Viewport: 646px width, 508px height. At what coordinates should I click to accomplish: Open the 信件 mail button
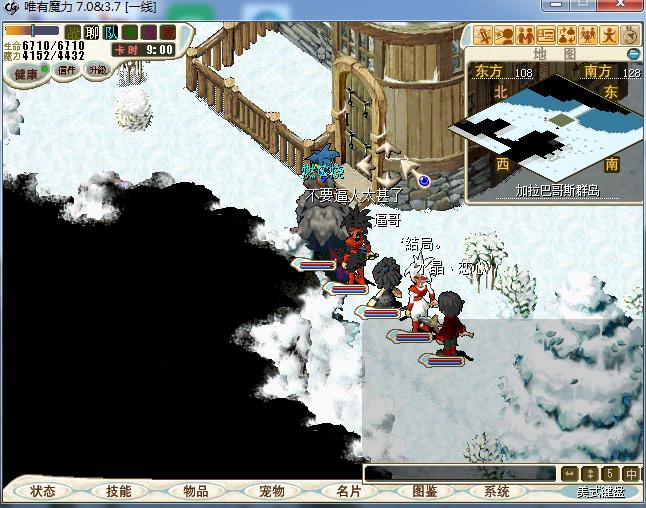click(67, 71)
